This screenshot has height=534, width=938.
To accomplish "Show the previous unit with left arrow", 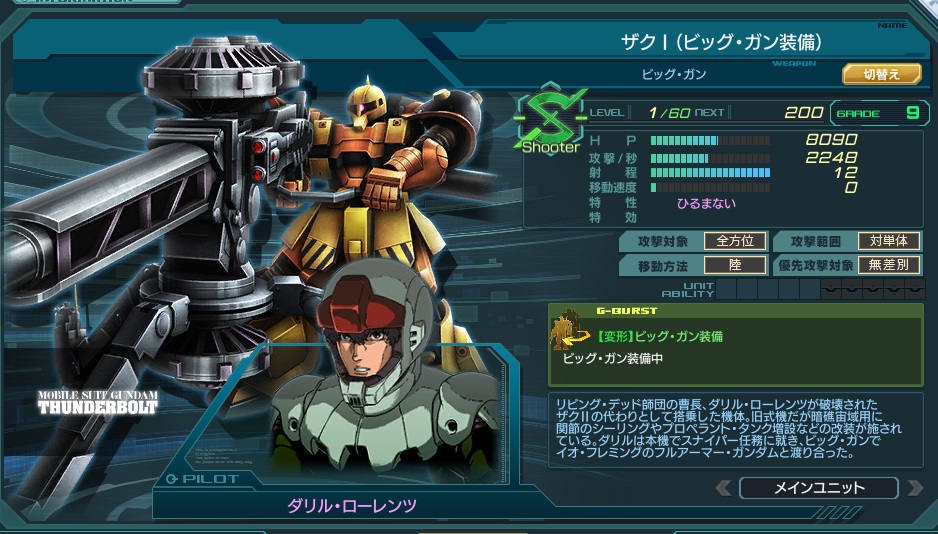I will 724,488.
